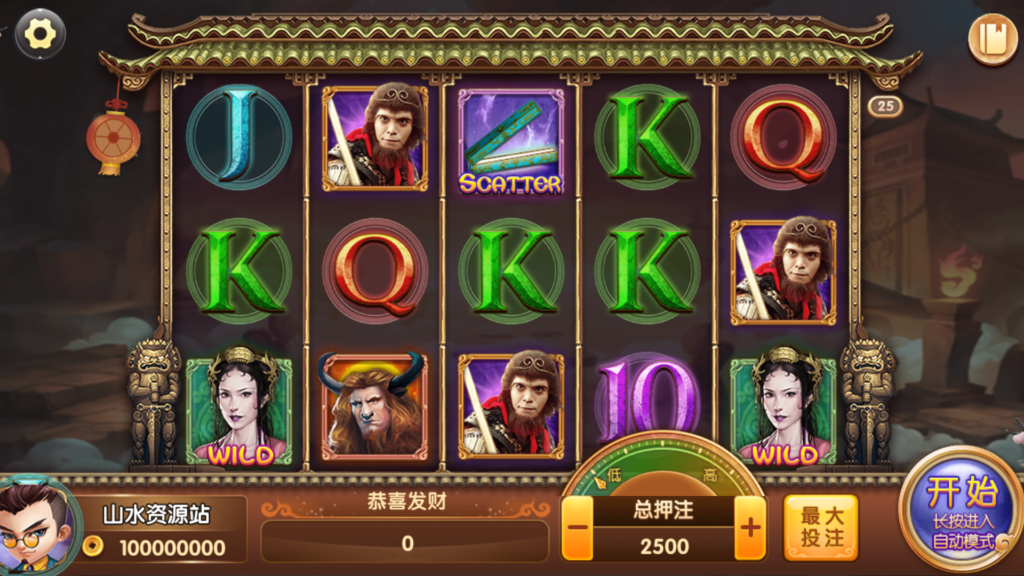Set max bet with 最大投注
This screenshot has height=576, width=1024.
coord(821,527)
